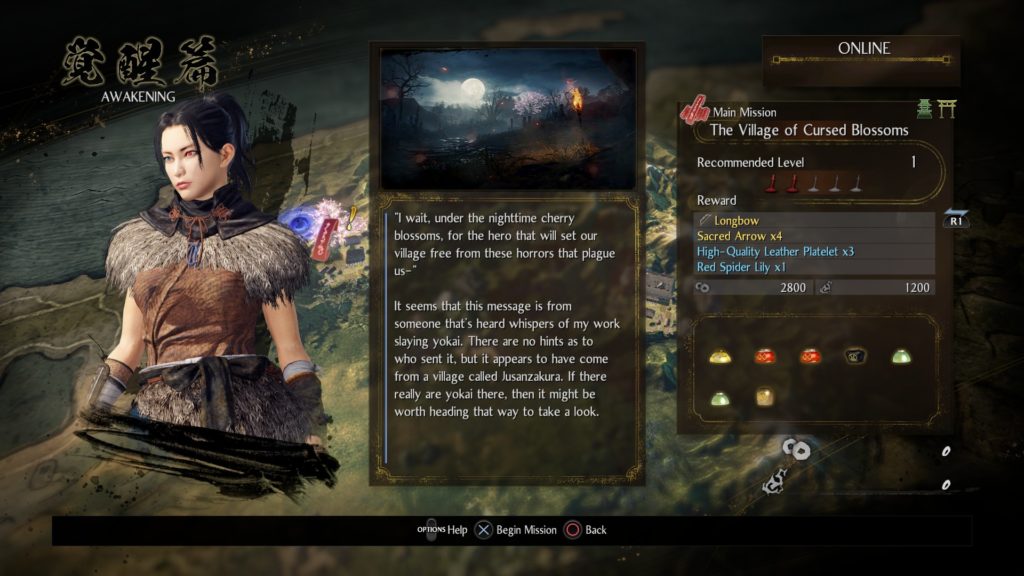The height and width of the screenshot is (576, 1024).
Task: Select the dark black soul core icon
Action: point(855,356)
